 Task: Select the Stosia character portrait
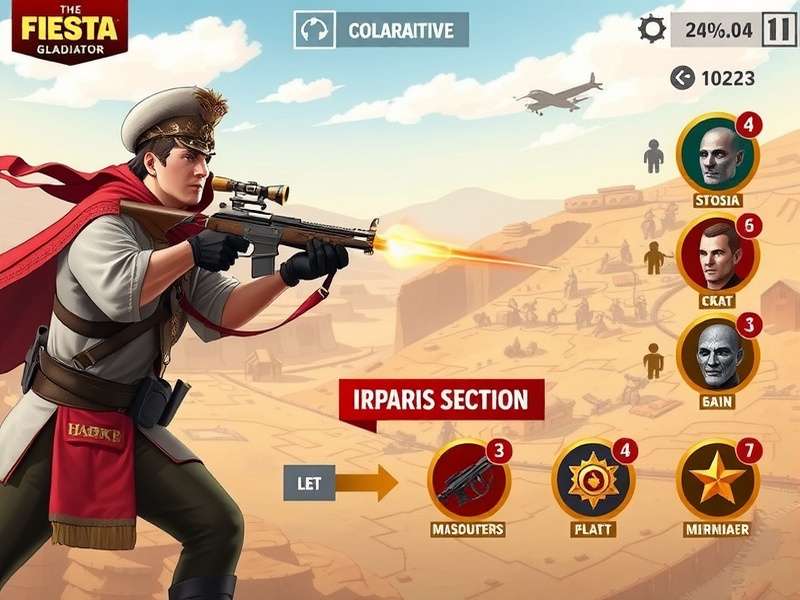pos(717,154)
